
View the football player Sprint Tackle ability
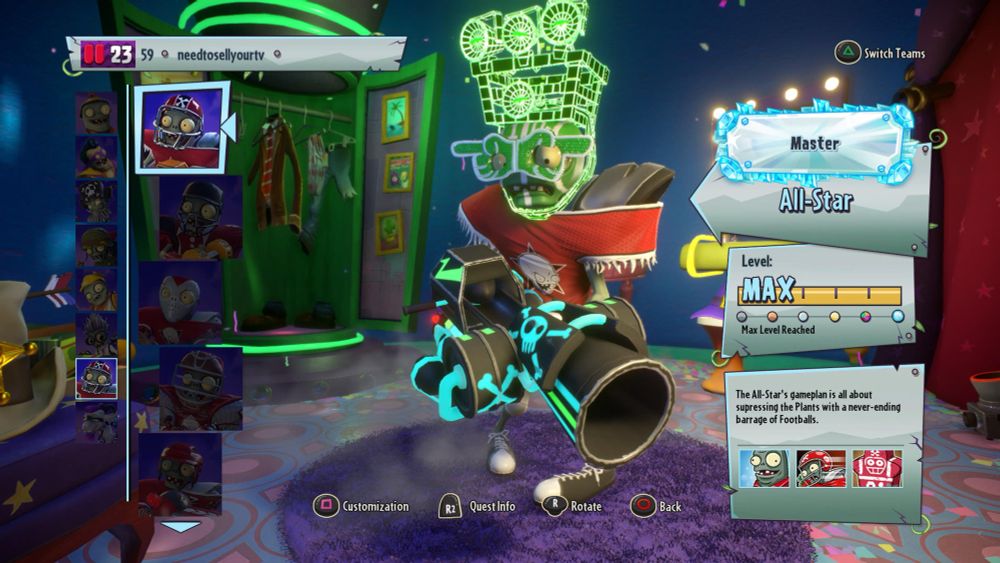(x=821, y=468)
